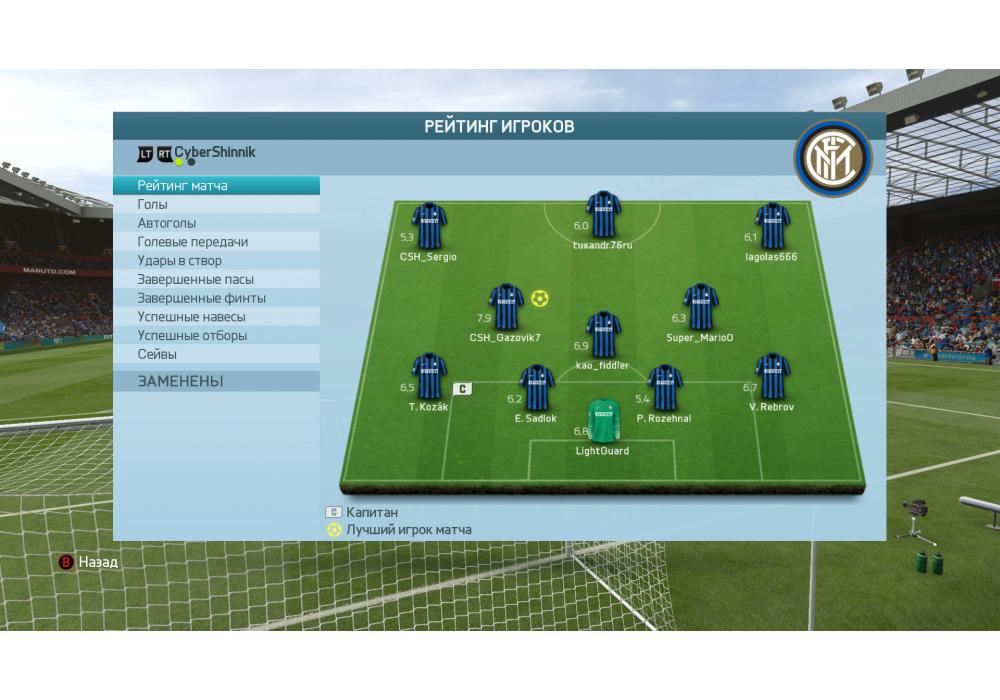Select the Завершенные финты entry
The image size is (1000, 700).
coord(216,298)
